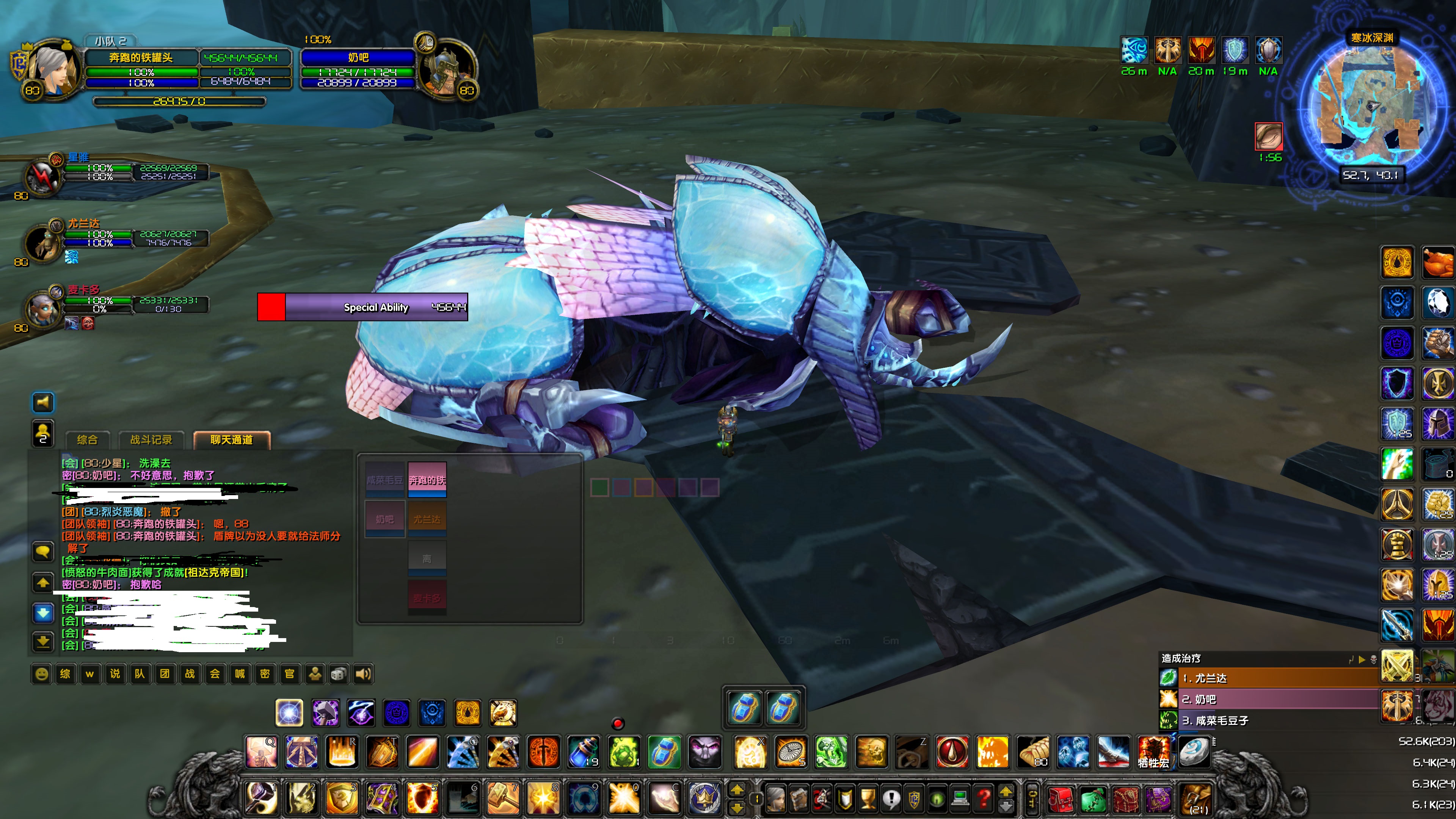Open the raid target skull icon on the meter titlebar
Viewport: 1456px width, 819px height.
click(x=1373, y=660)
